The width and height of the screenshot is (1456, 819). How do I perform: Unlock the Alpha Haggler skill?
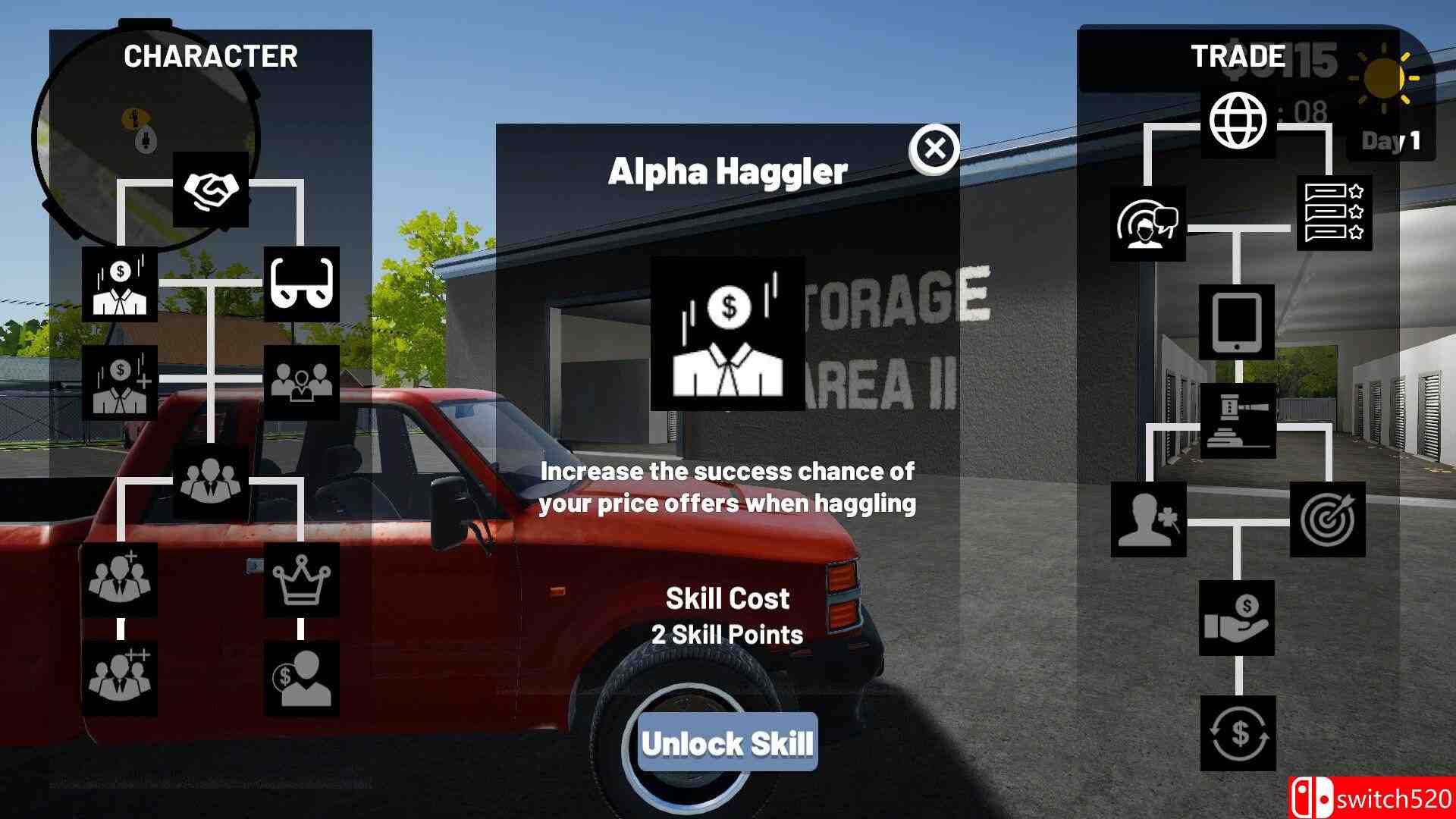tap(727, 742)
